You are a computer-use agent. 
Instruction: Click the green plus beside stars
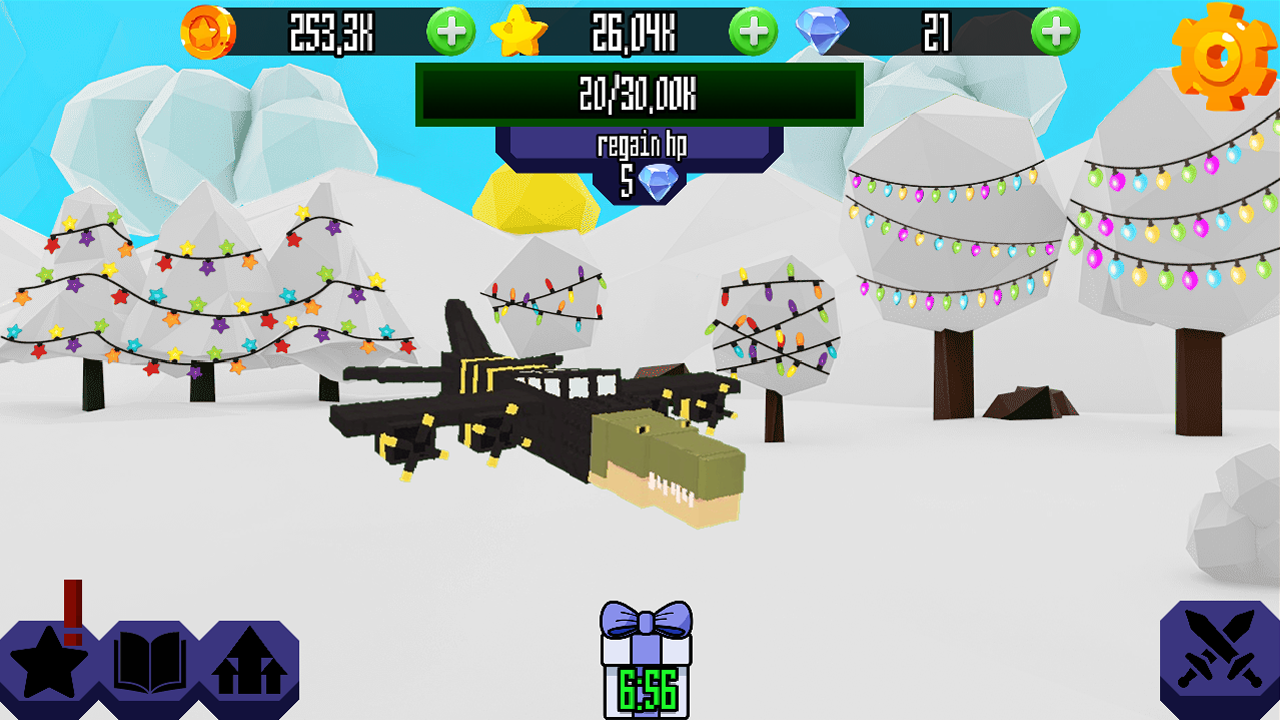pos(751,31)
